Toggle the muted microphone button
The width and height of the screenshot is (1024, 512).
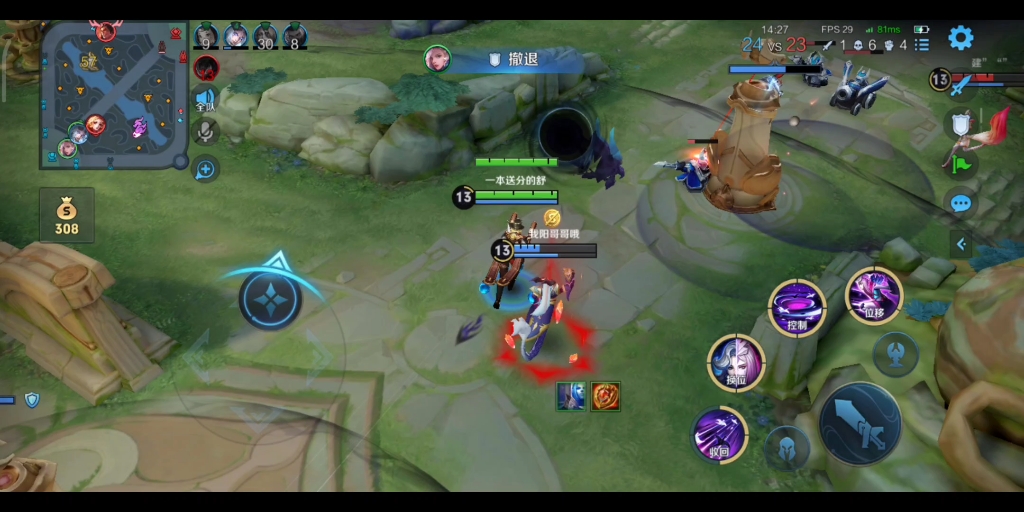(206, 131)
